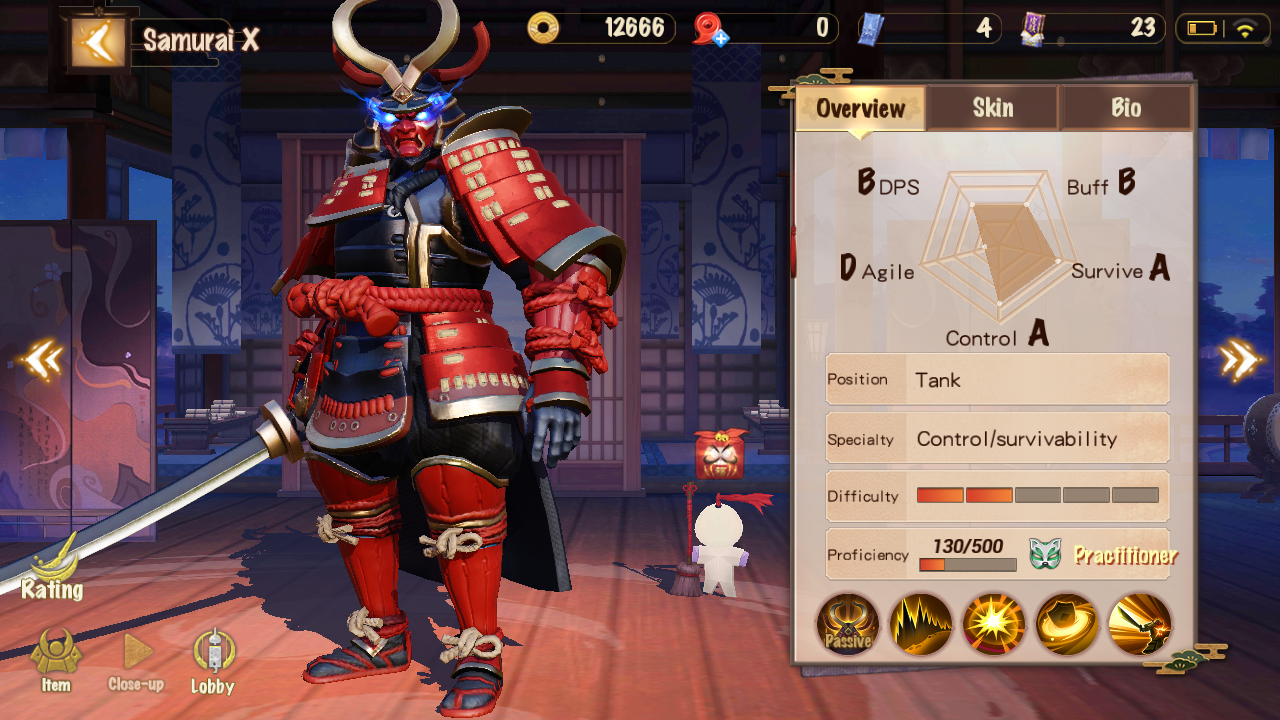The width and height of the screenshot is (1280, 720).
Task: Click the purple card pack icon
Action: pos(1034,29)
